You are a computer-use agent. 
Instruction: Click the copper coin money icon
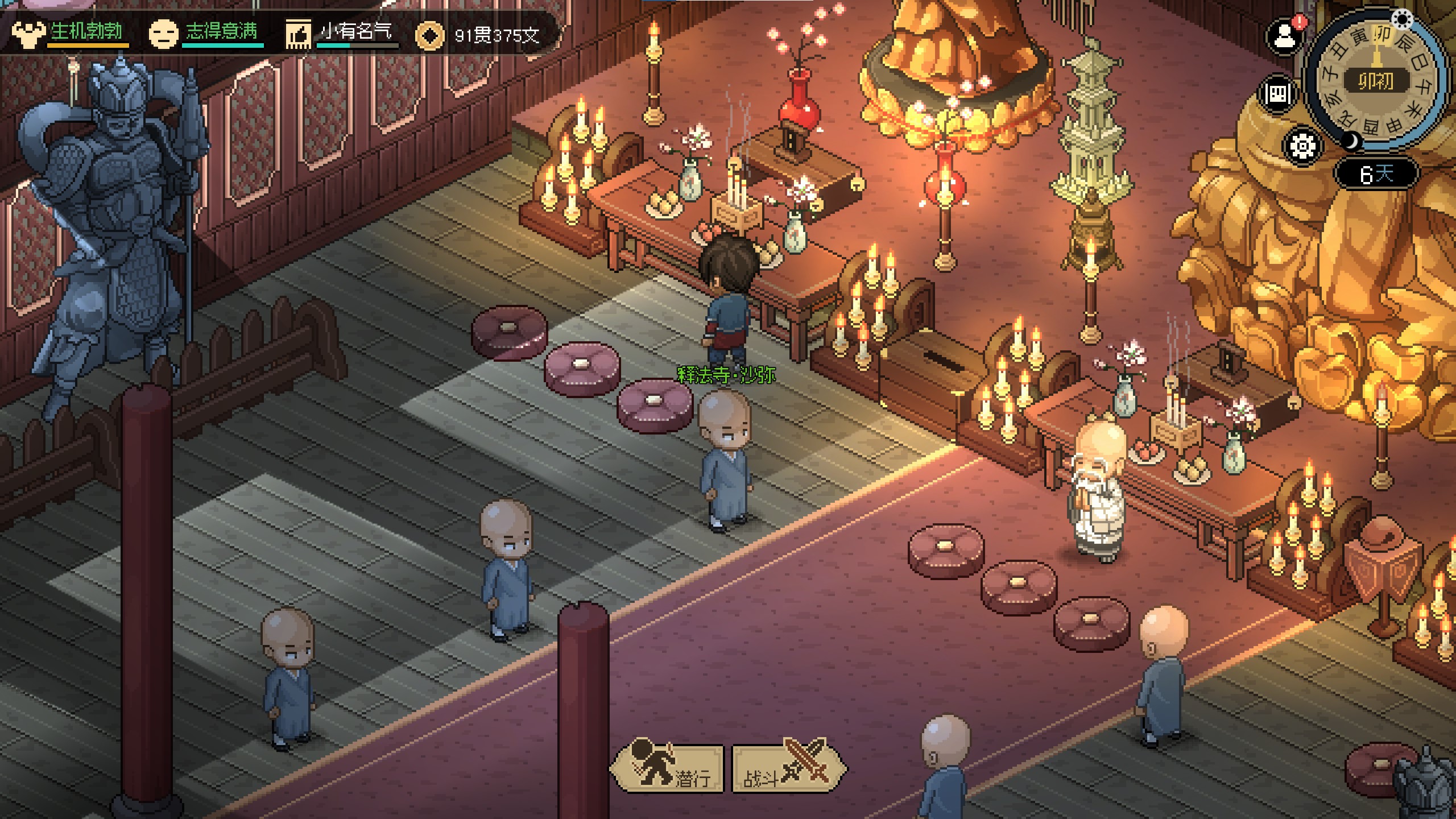(x=429, y=35)
